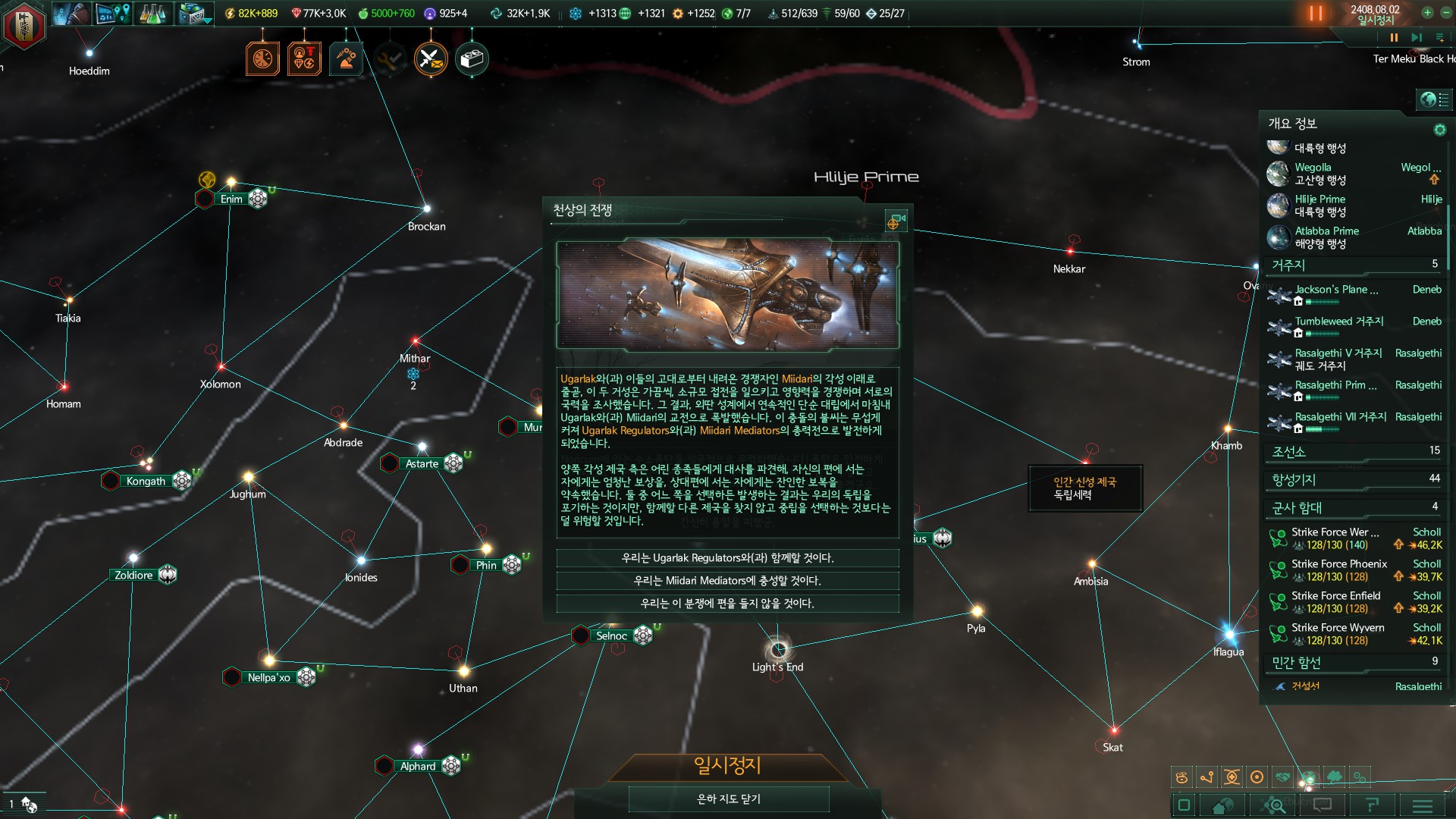Open the hamburger main menu button
This screenshot has height=819, width=1456.
pyautogui.click(x=1423, y=805)
